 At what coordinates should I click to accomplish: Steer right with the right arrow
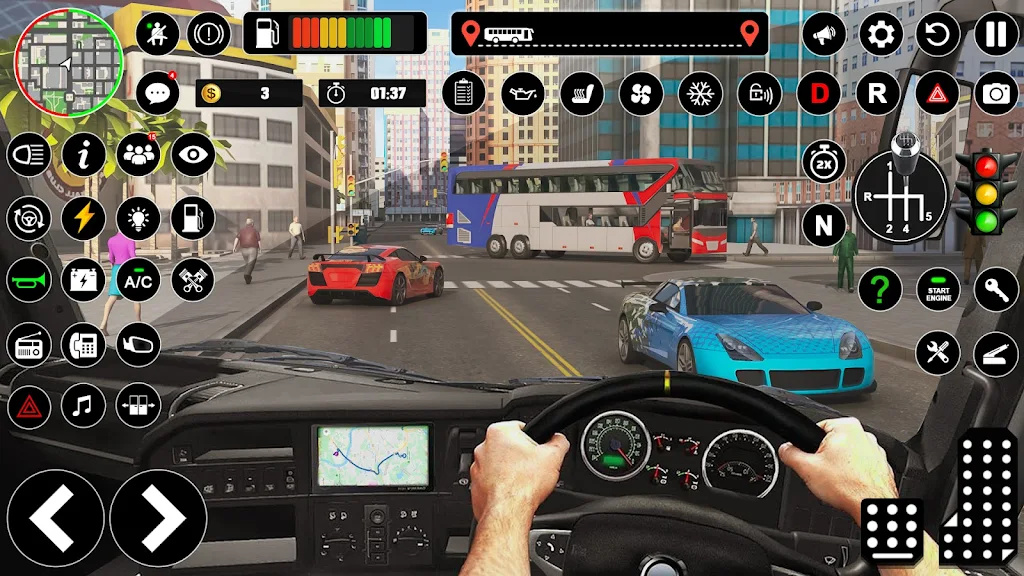[158, 518]
